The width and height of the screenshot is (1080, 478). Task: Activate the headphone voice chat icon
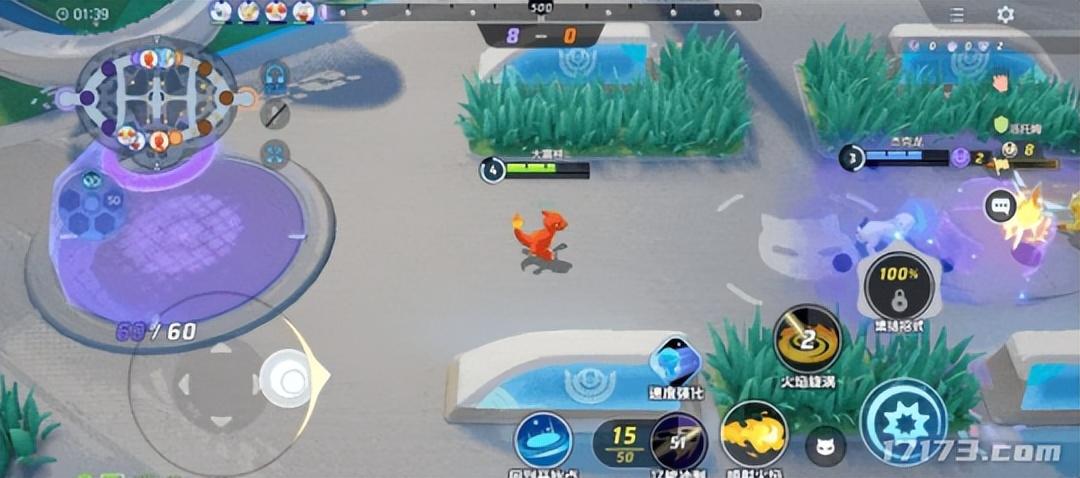tap(275, 76)
